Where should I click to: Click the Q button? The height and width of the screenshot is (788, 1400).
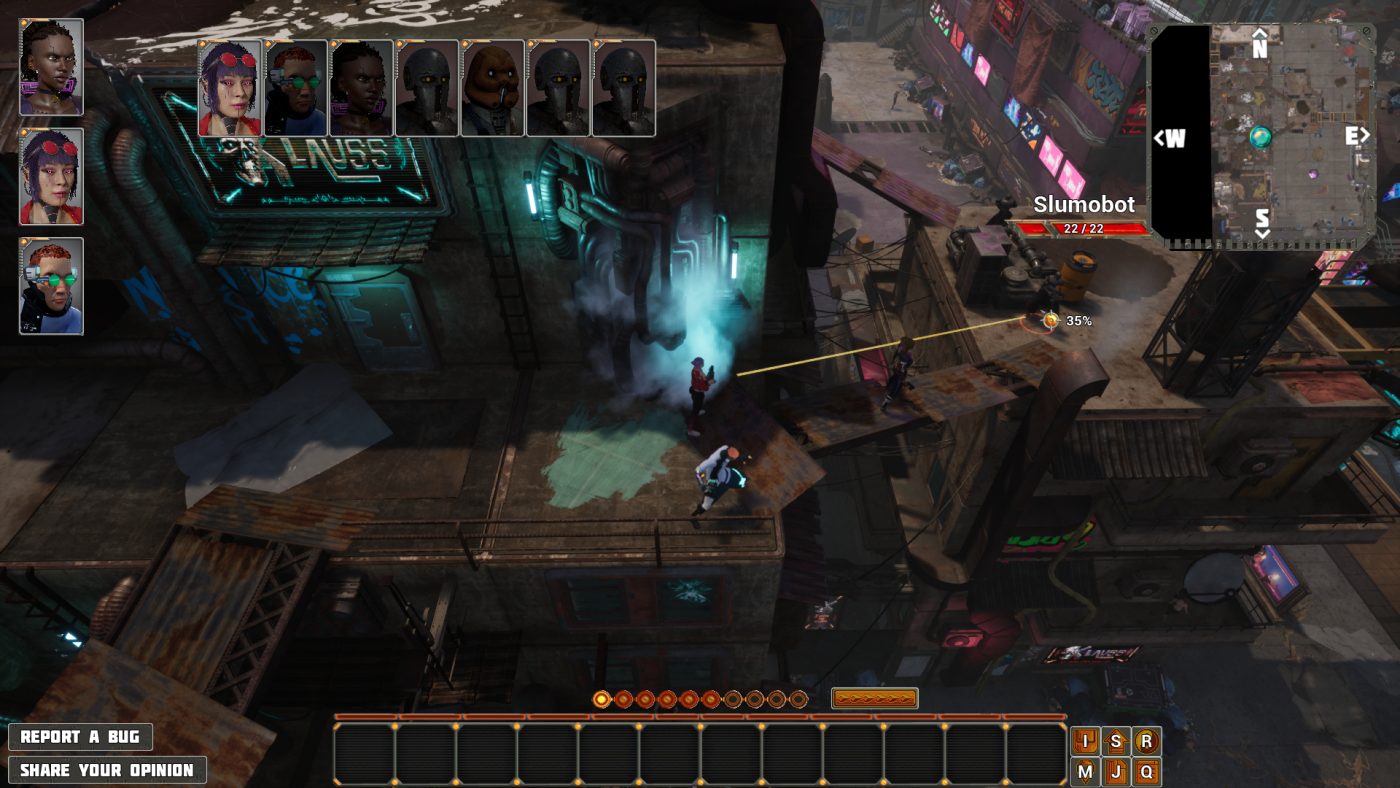(x=1147, y=772)
